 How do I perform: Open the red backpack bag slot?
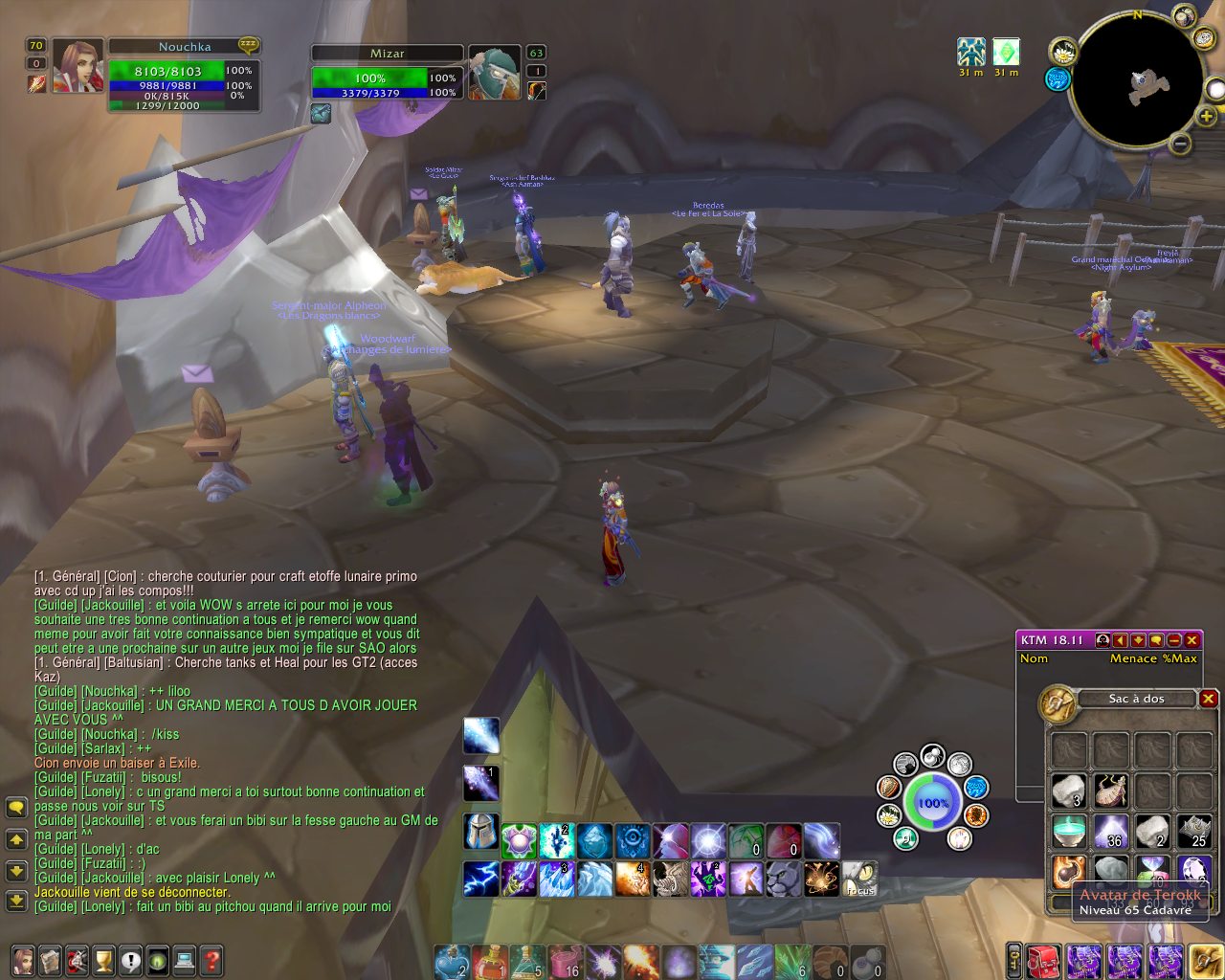click(1045, 961)
